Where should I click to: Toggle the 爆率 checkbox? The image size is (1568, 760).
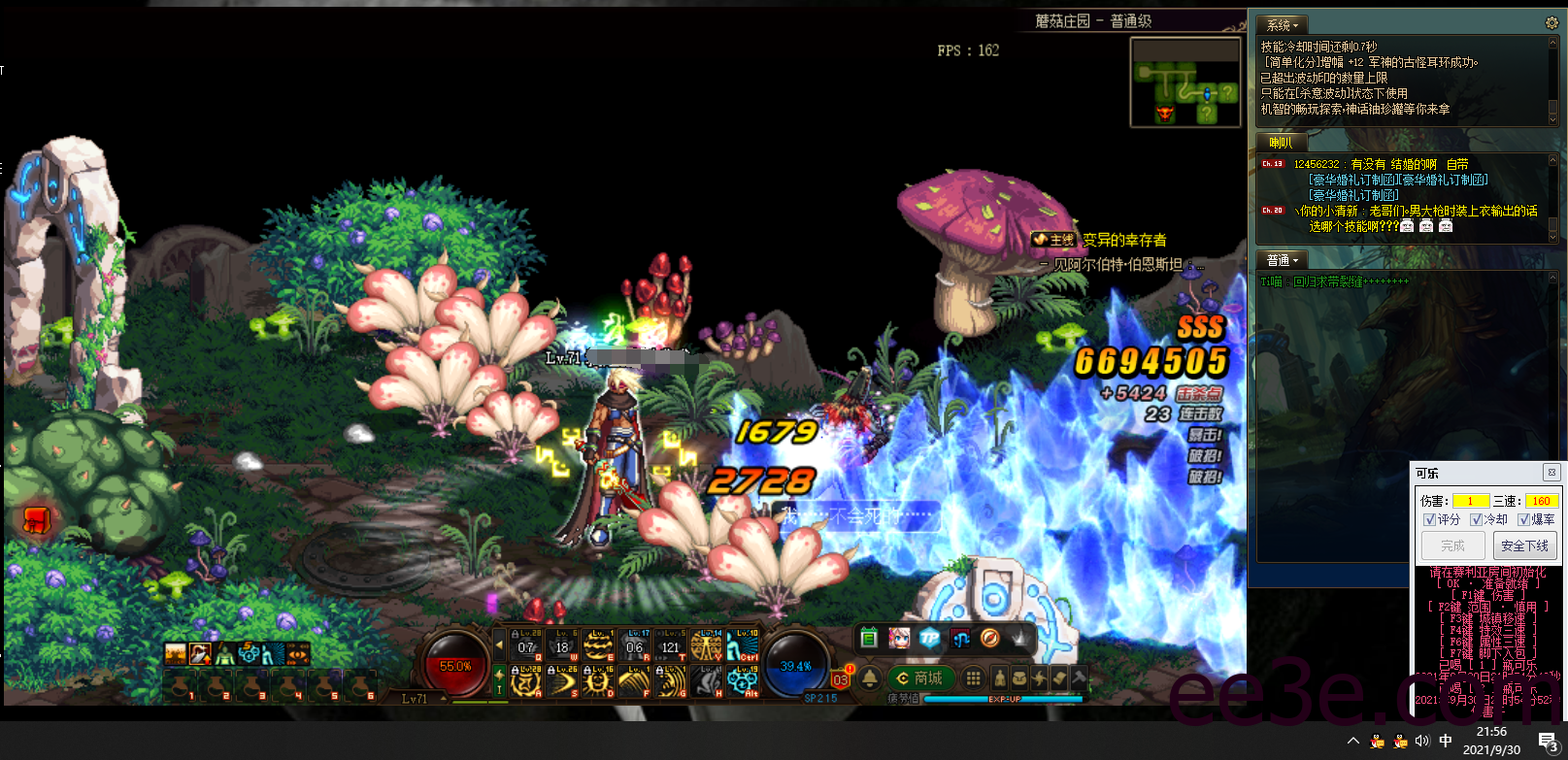click(x=1523, y=520)
